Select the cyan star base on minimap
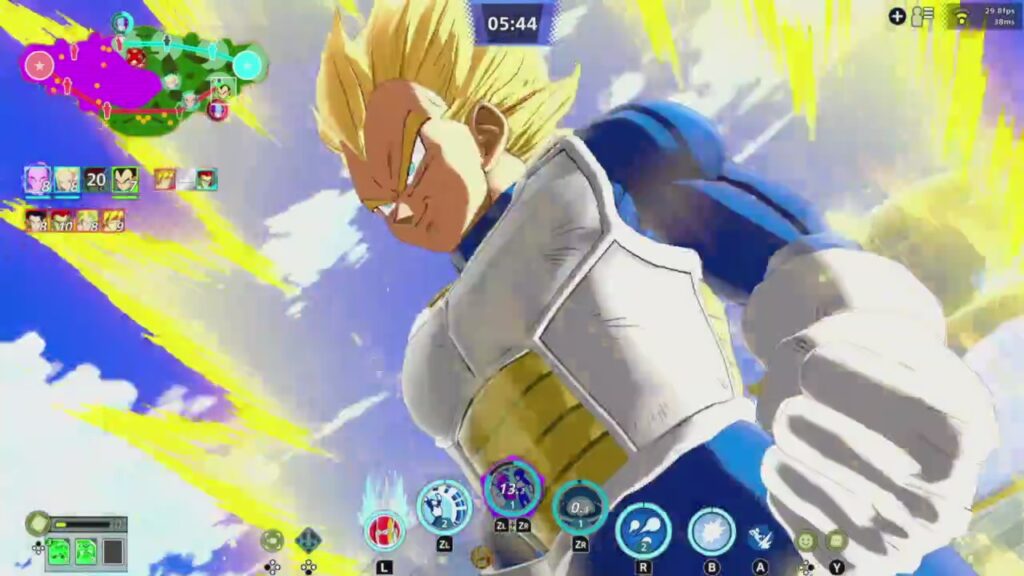Image resolution: width=1024 pixels, height=576 pixels. pos(247,66)
